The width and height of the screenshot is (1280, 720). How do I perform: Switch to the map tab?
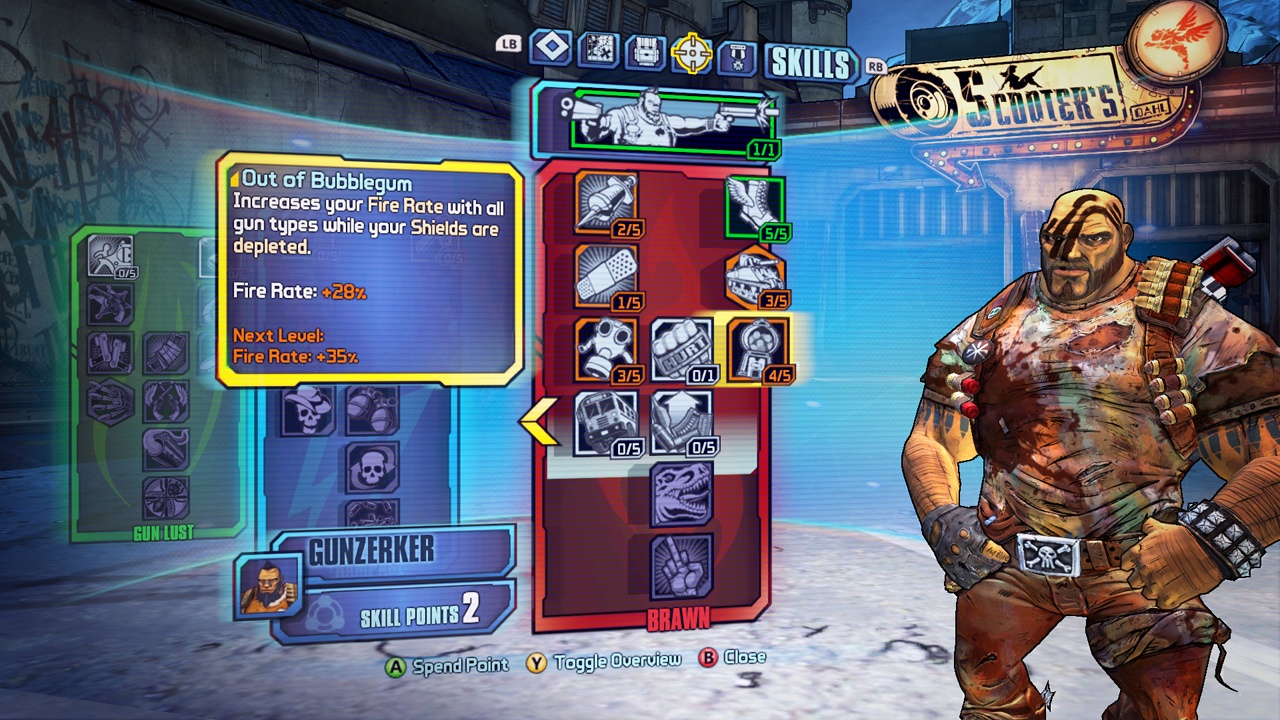[x=598, y=49]
